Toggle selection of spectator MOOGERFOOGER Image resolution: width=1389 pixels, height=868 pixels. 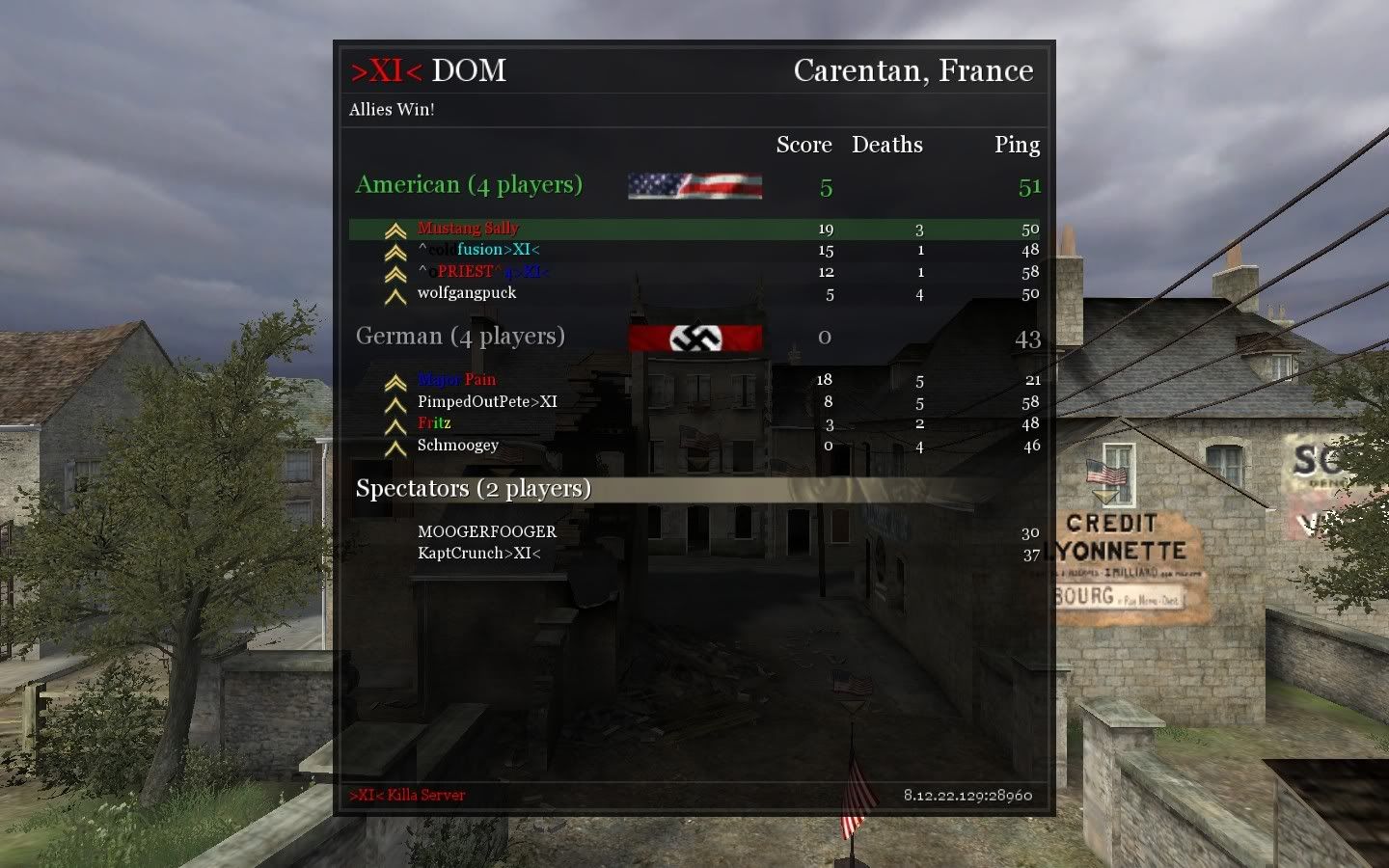tap(486, 531)
